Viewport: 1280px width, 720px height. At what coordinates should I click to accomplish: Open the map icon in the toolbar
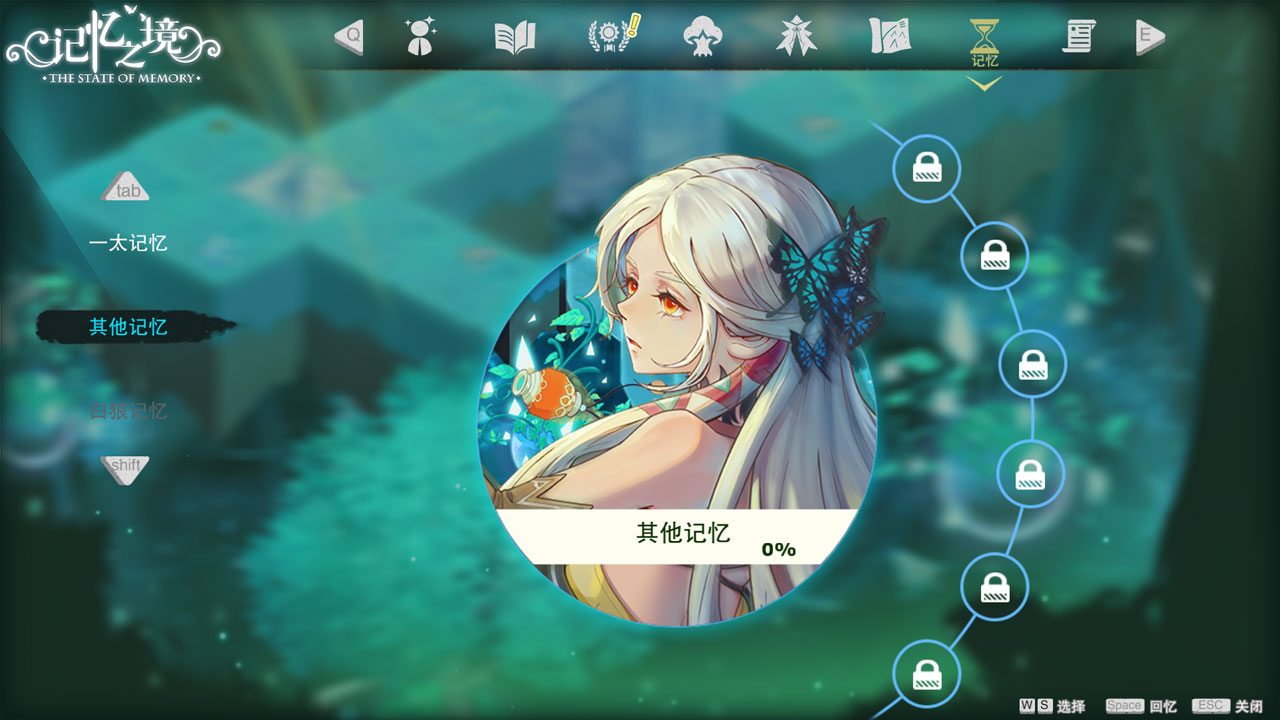(890, 38)
